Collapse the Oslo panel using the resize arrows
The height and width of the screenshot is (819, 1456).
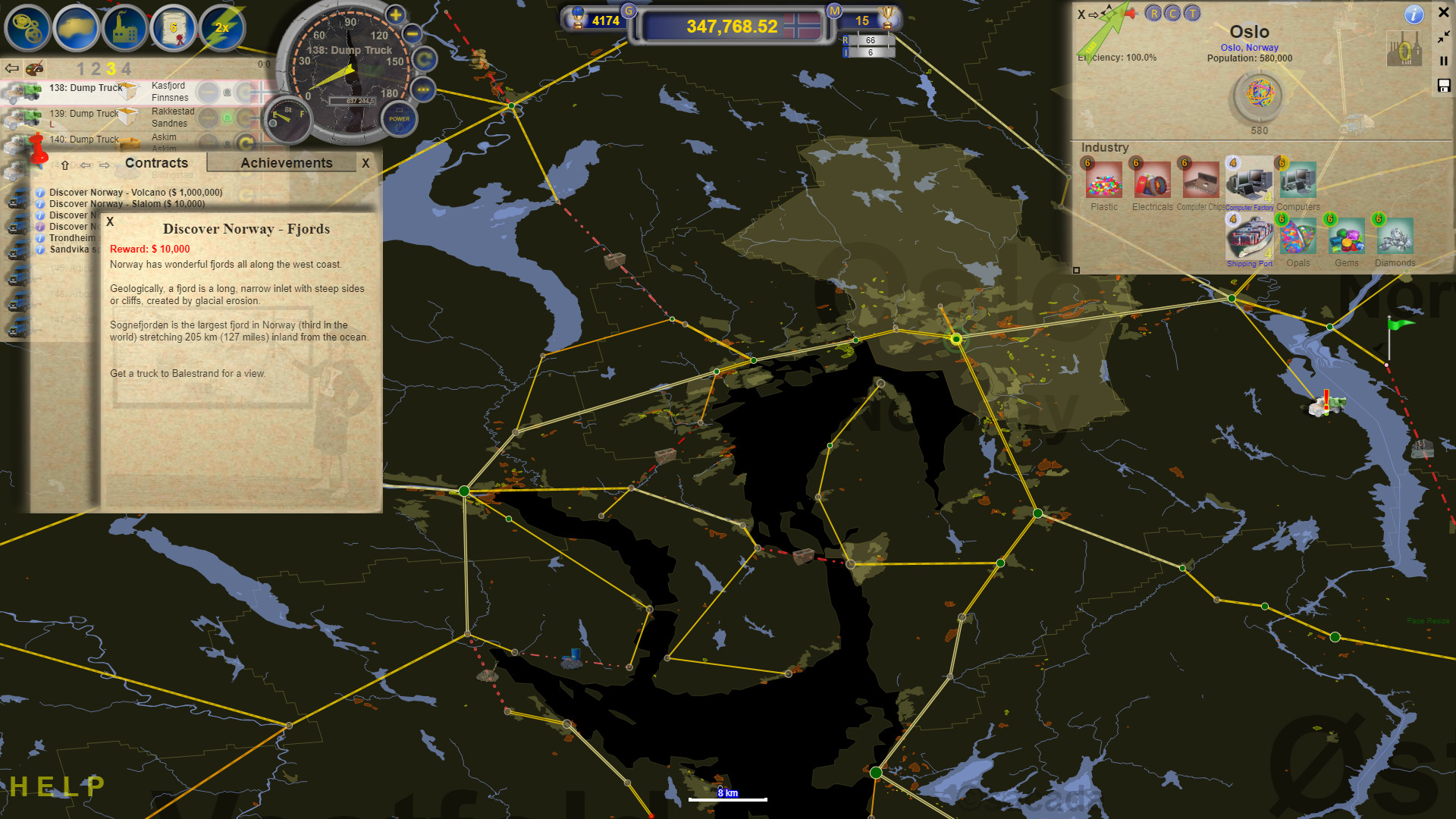click(x=1443, y=38)
